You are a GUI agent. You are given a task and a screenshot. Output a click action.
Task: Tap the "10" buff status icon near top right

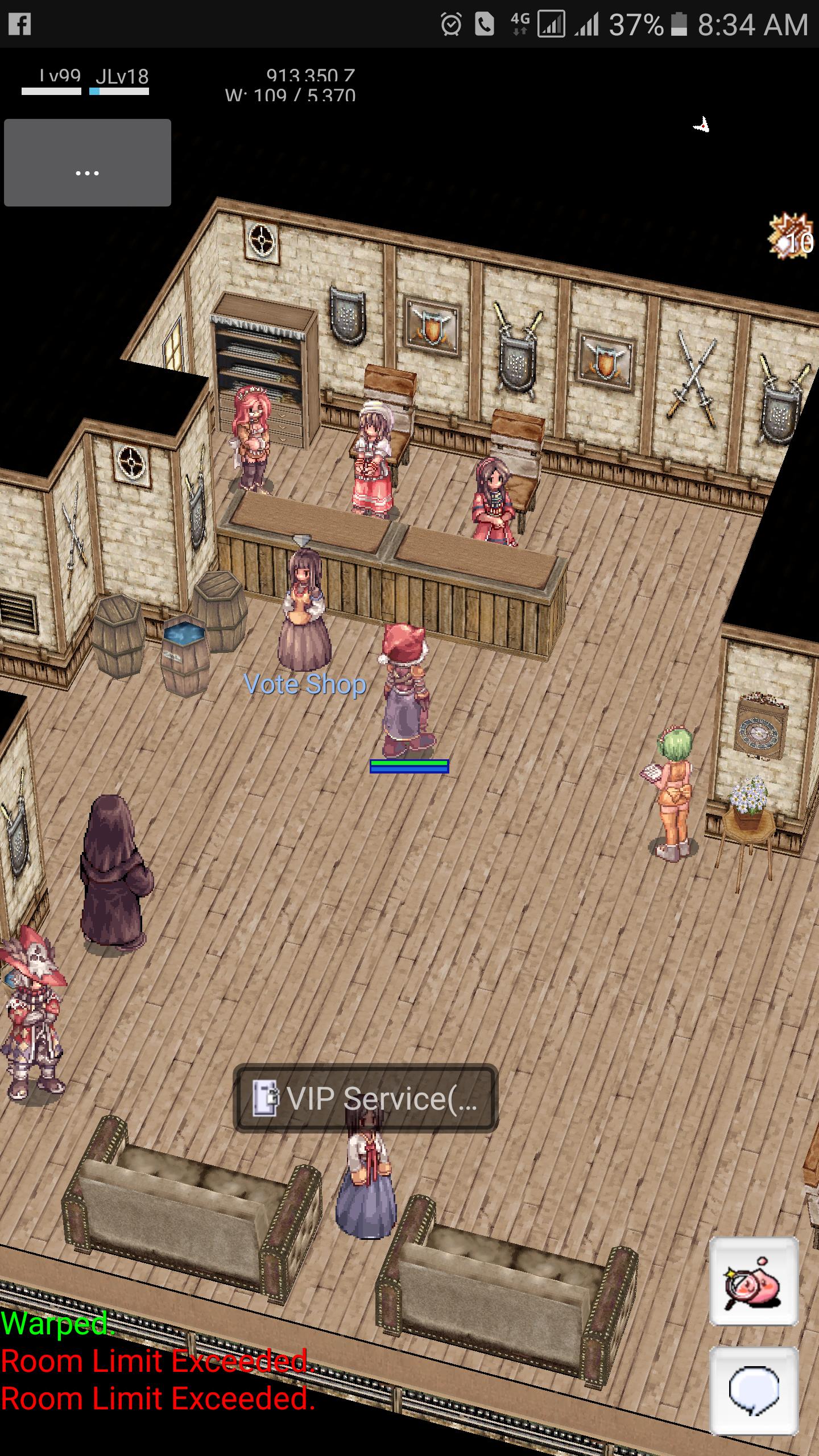click(x=791, y=236)
